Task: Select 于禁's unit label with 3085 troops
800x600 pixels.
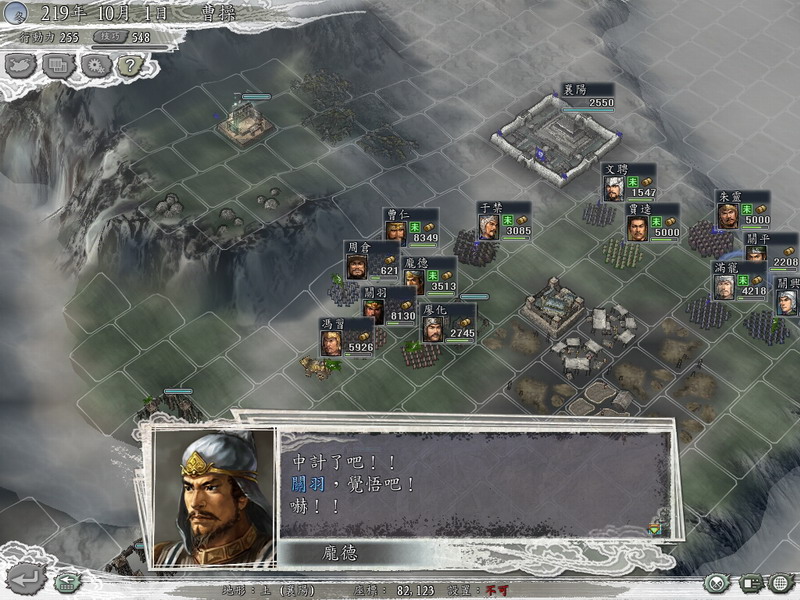Action: point(504,221)
